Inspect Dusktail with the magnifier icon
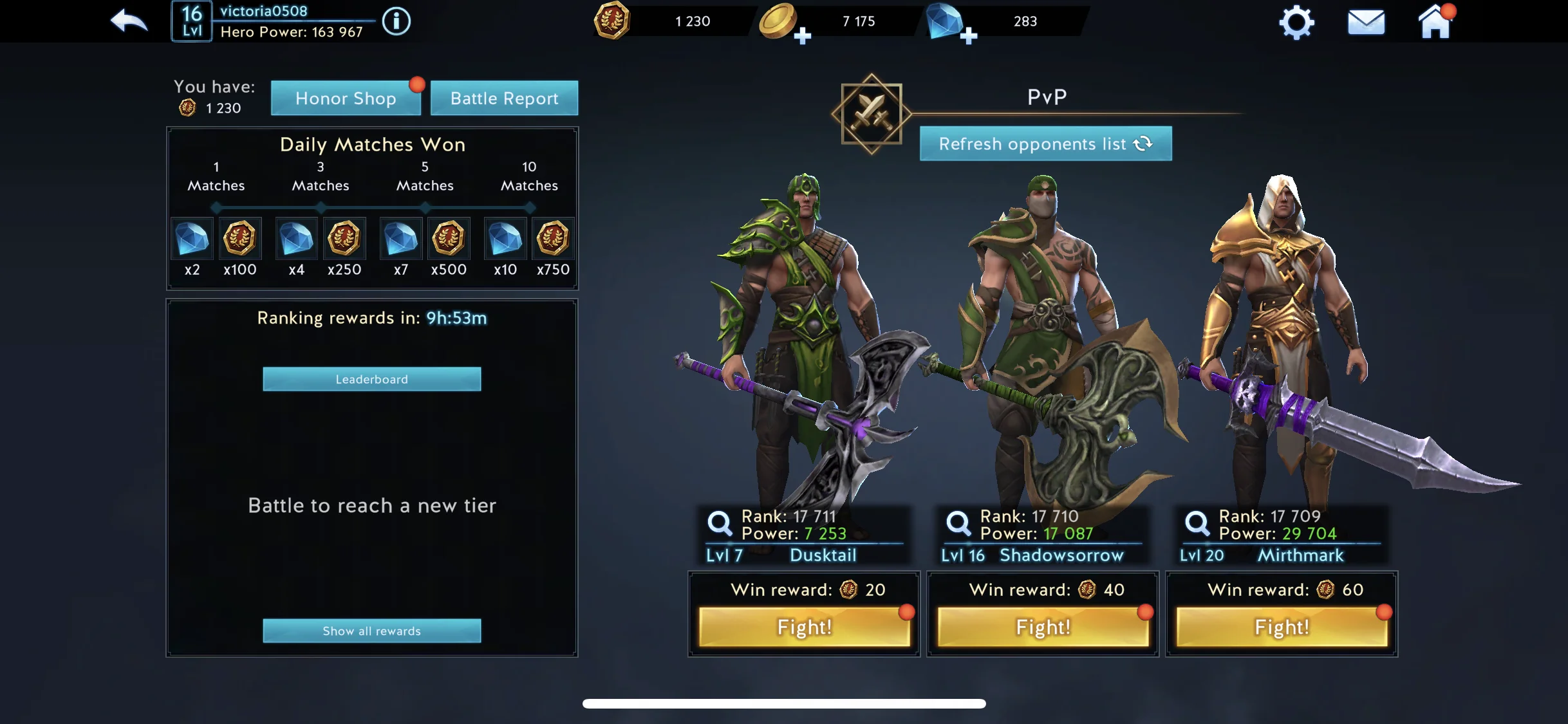The image size is (1568, 724). tap(719, 523)
